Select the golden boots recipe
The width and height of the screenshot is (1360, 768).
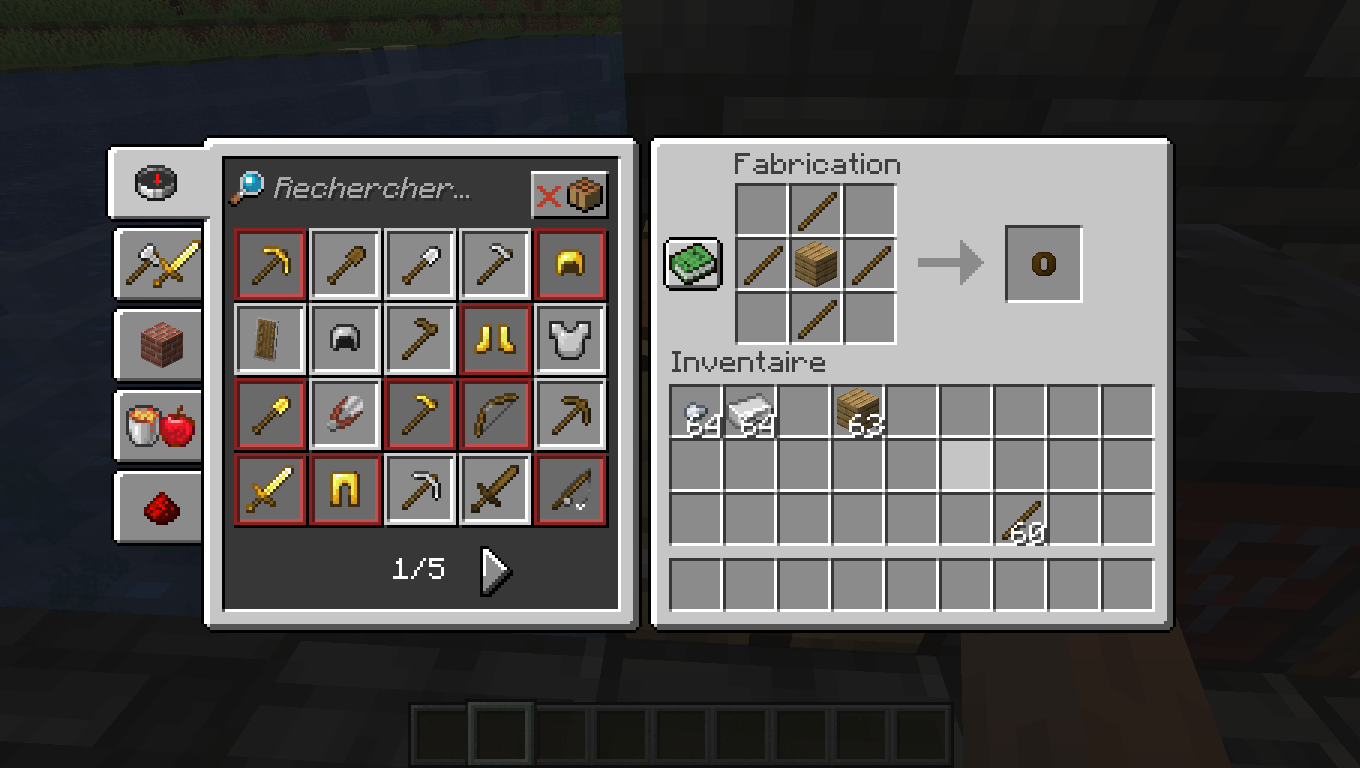click(x=494, y=338)
